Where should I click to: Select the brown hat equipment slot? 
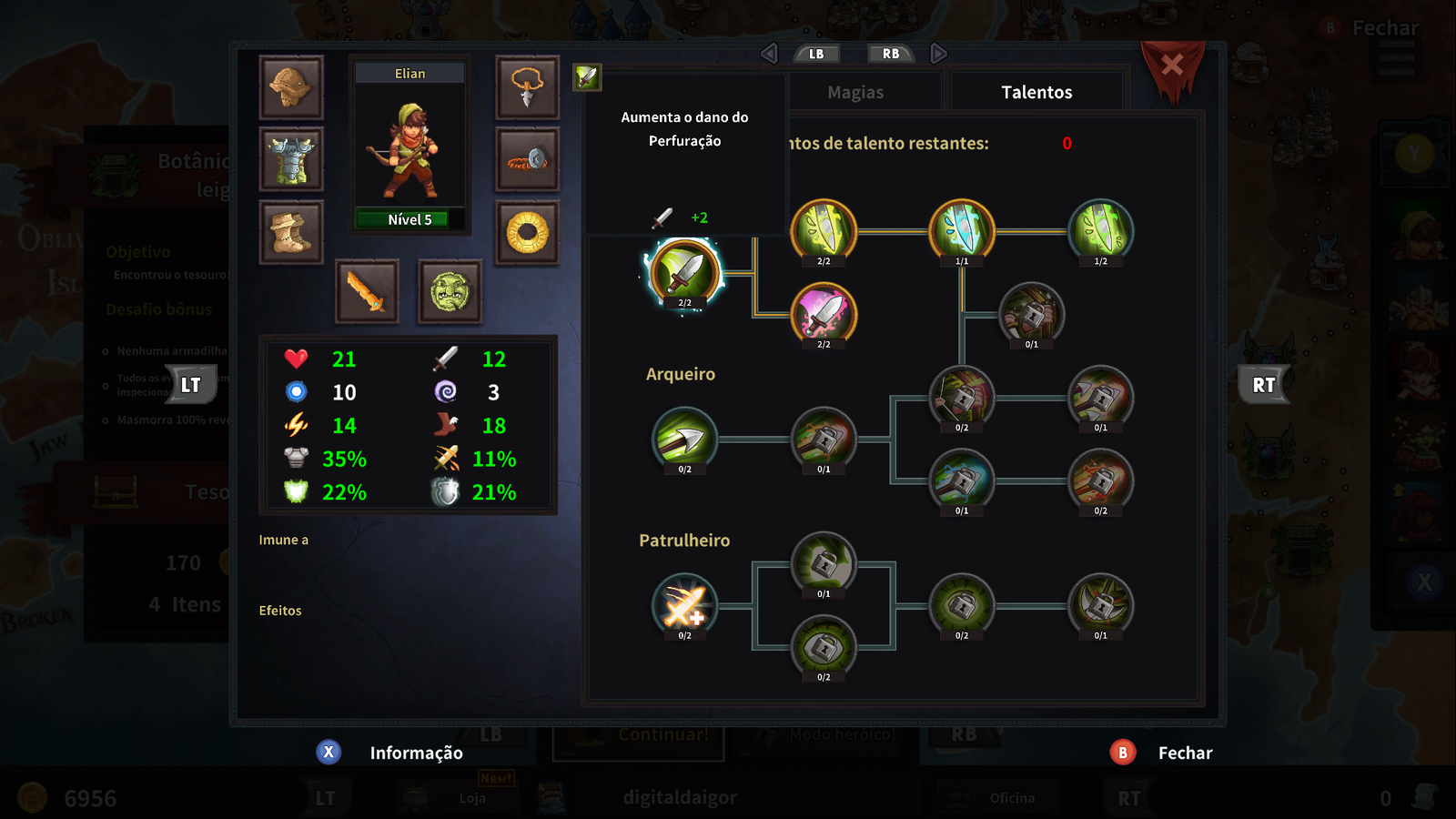291,87
